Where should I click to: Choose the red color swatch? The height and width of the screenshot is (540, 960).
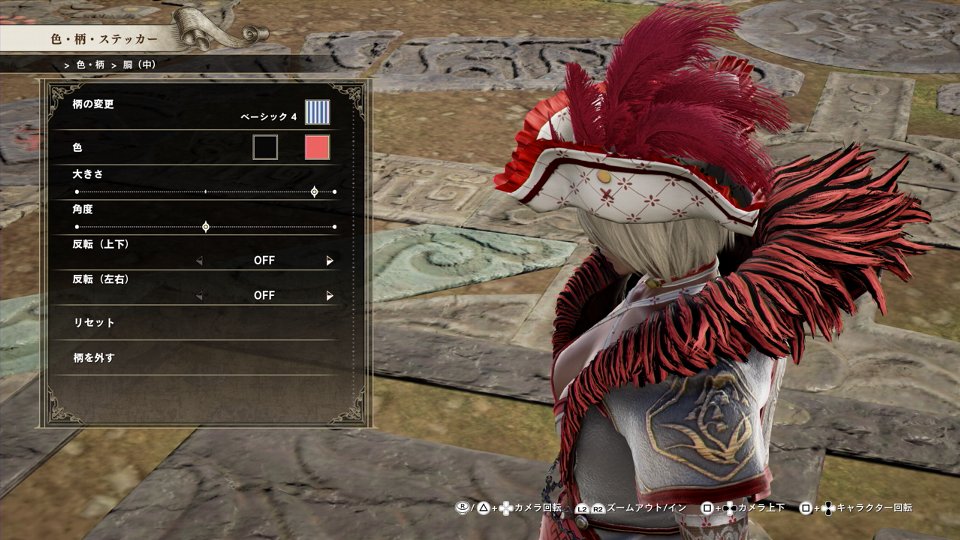coord(317,148)
